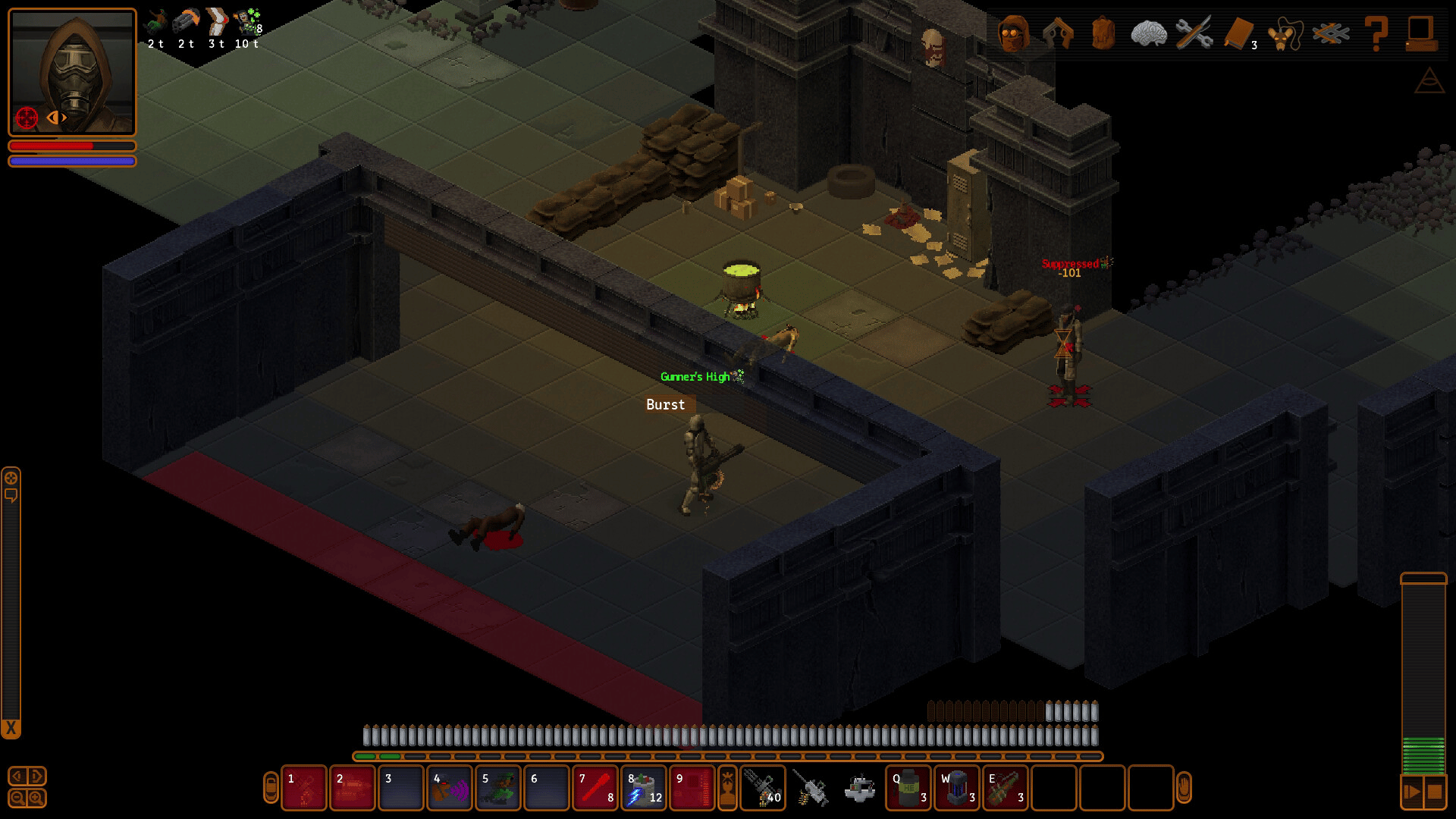Select the HE grenade in slot Q
The width and height of the screenshot is (1456, 819).
coord(908,788)
